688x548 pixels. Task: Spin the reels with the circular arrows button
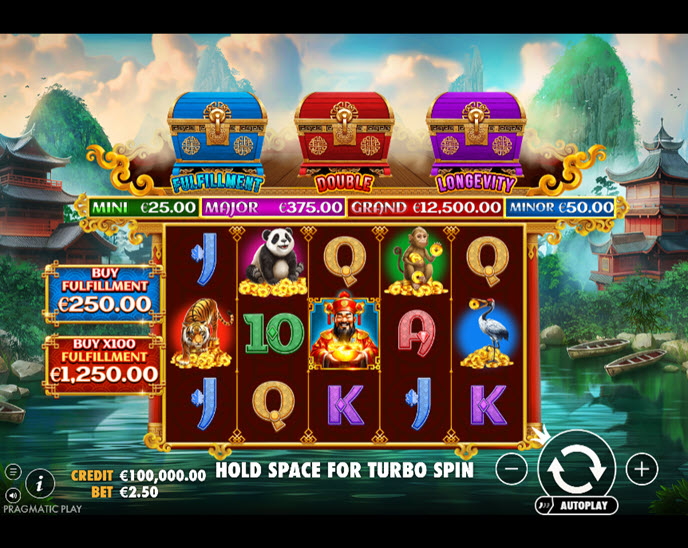576,467
